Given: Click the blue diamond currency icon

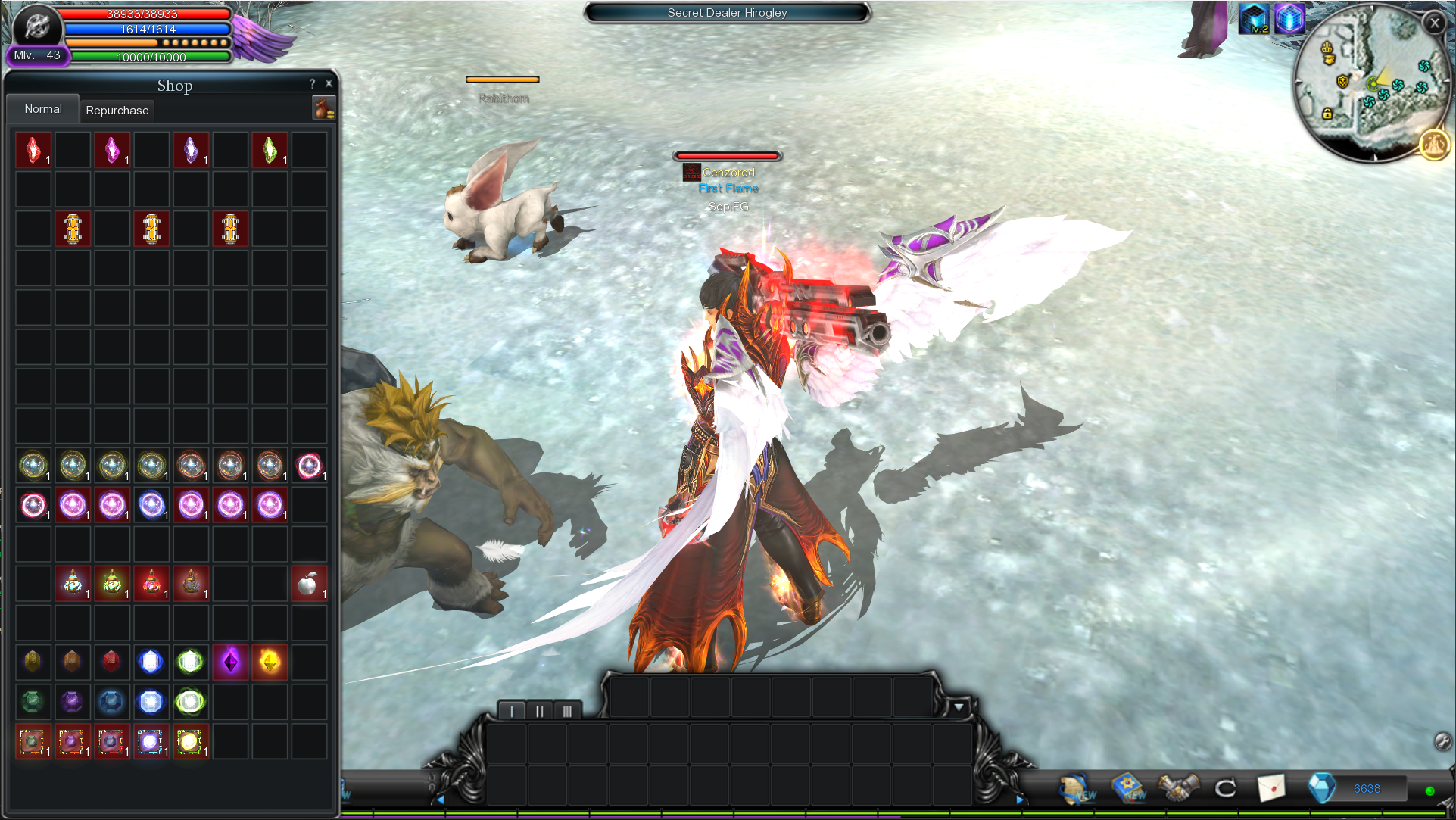Looking at the screenshot, I should click(1322, 788).
